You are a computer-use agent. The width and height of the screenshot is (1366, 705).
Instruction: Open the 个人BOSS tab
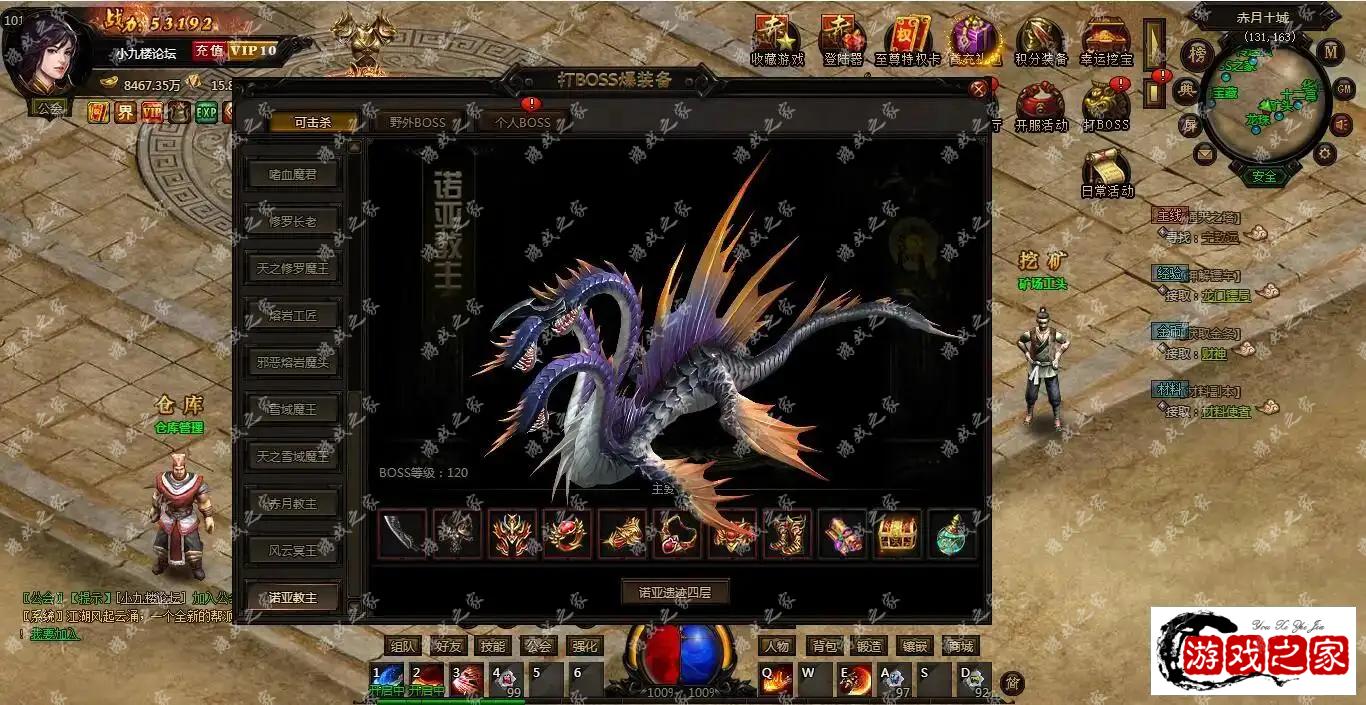pos(523,123)
